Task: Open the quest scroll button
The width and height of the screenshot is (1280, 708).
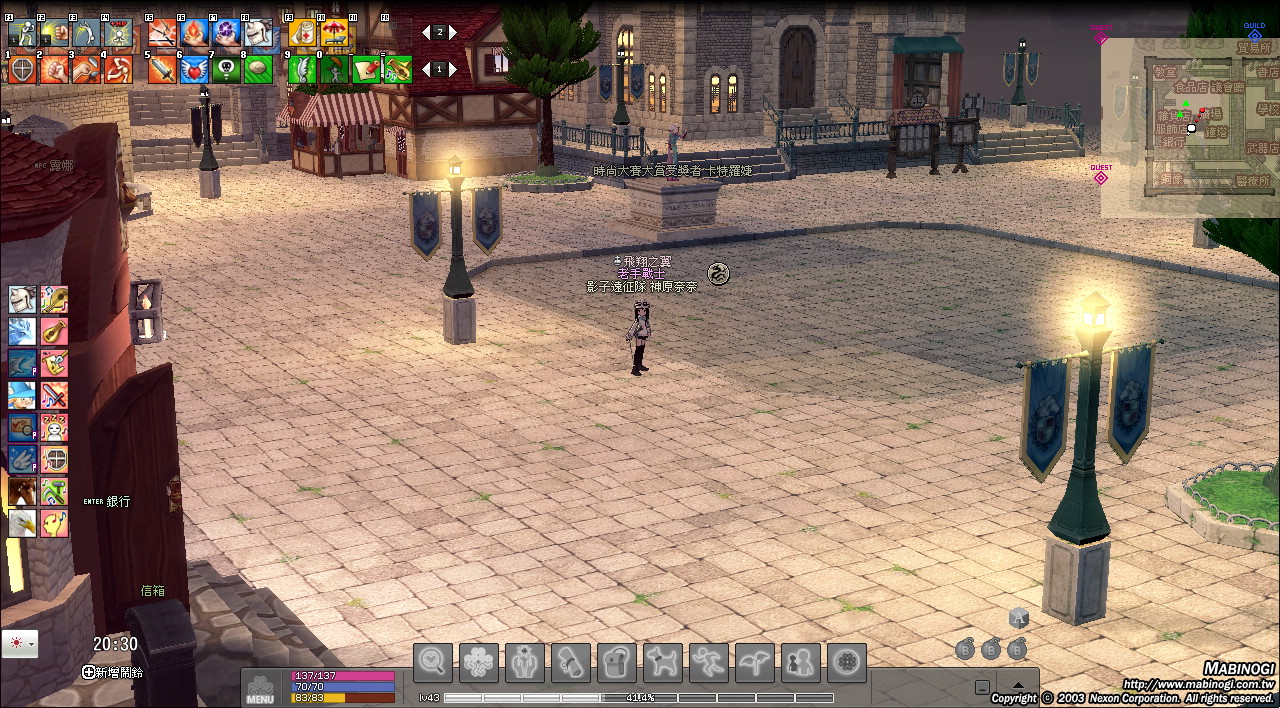Action: click(x=571, y=662)
